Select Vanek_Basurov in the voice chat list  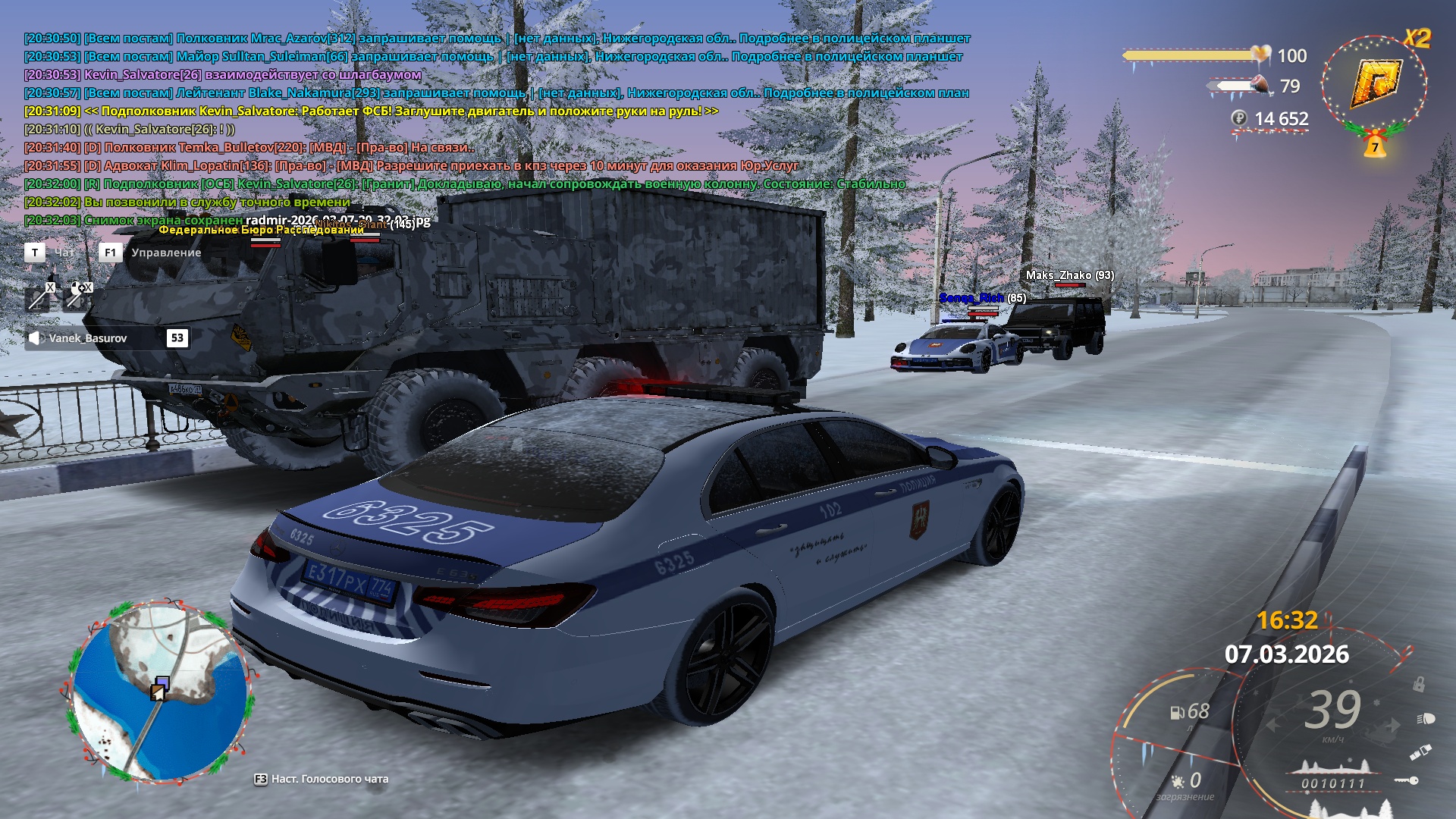(88, 338)
